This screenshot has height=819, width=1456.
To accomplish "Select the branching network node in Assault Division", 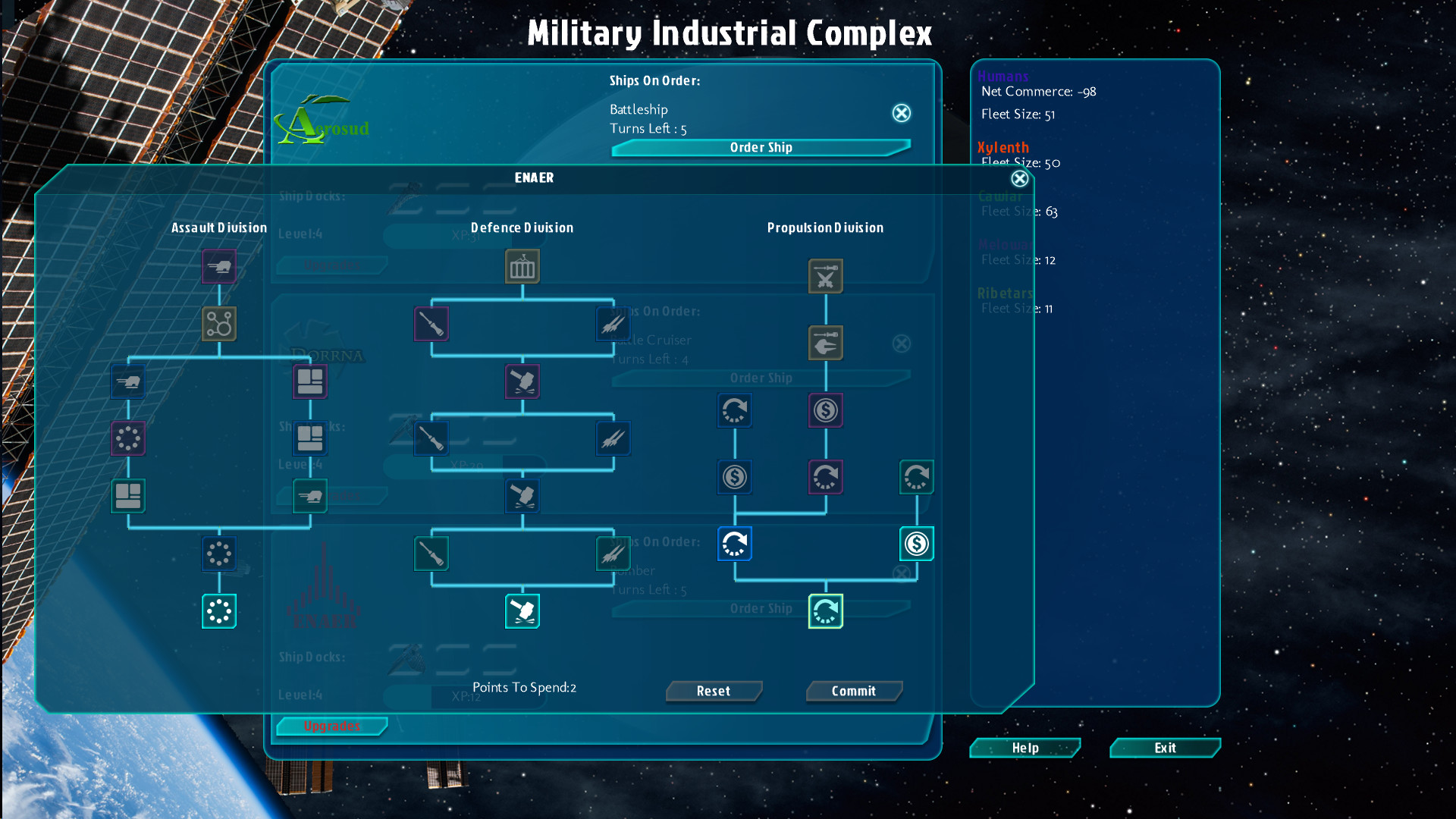I will pyautogui.click(x=219, y=323).
